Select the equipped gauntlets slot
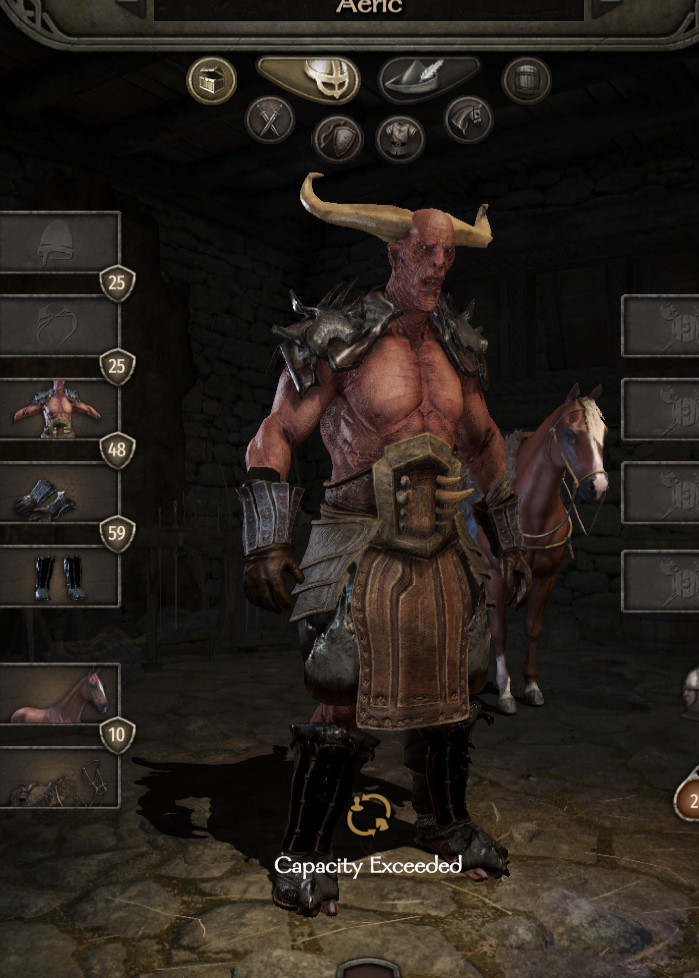Screen dimensions: 699x978 [59, 493]
